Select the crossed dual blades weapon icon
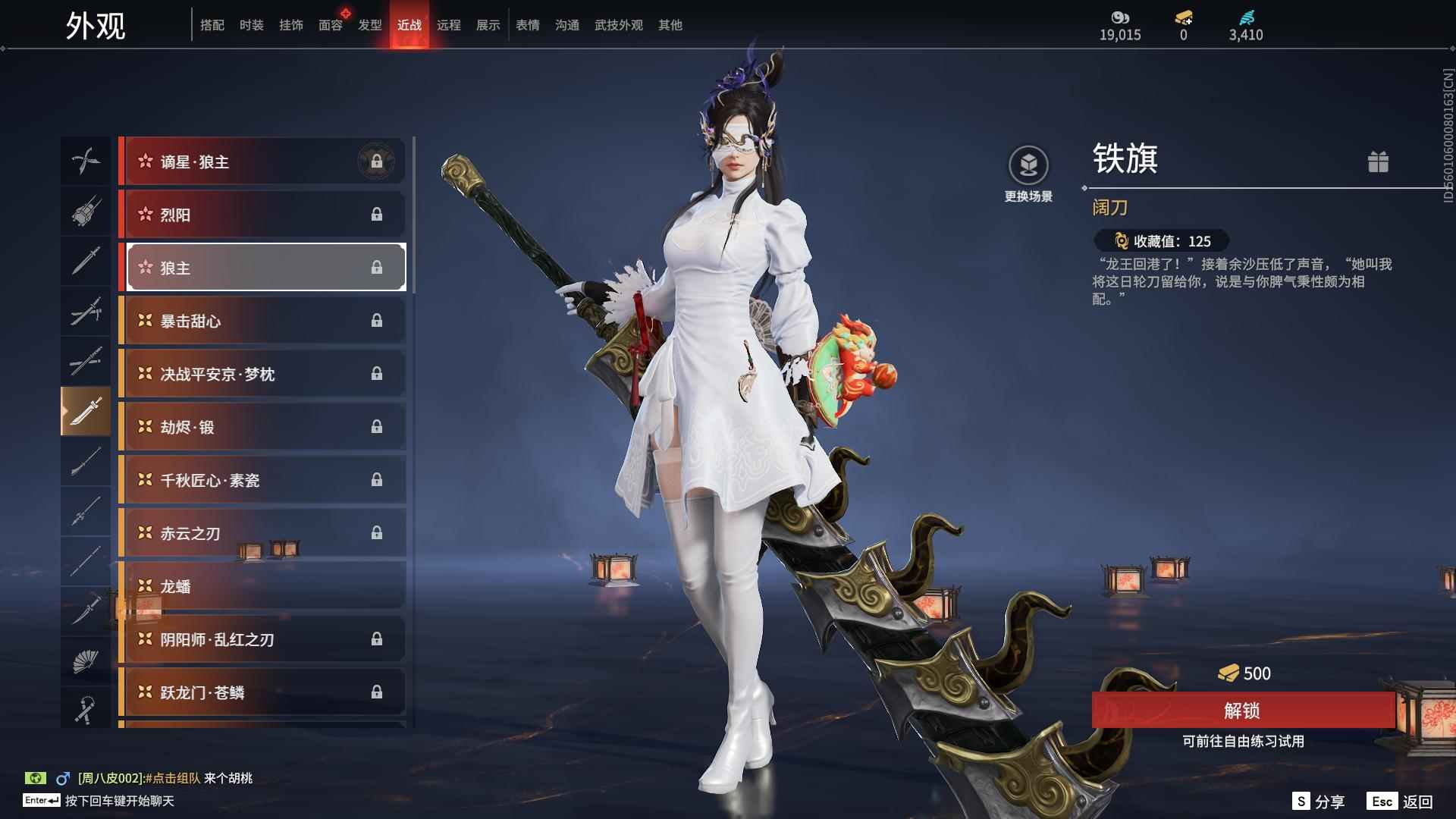Screen dimensions: 1456x819 pyautogui.click(x=86, y=161)
